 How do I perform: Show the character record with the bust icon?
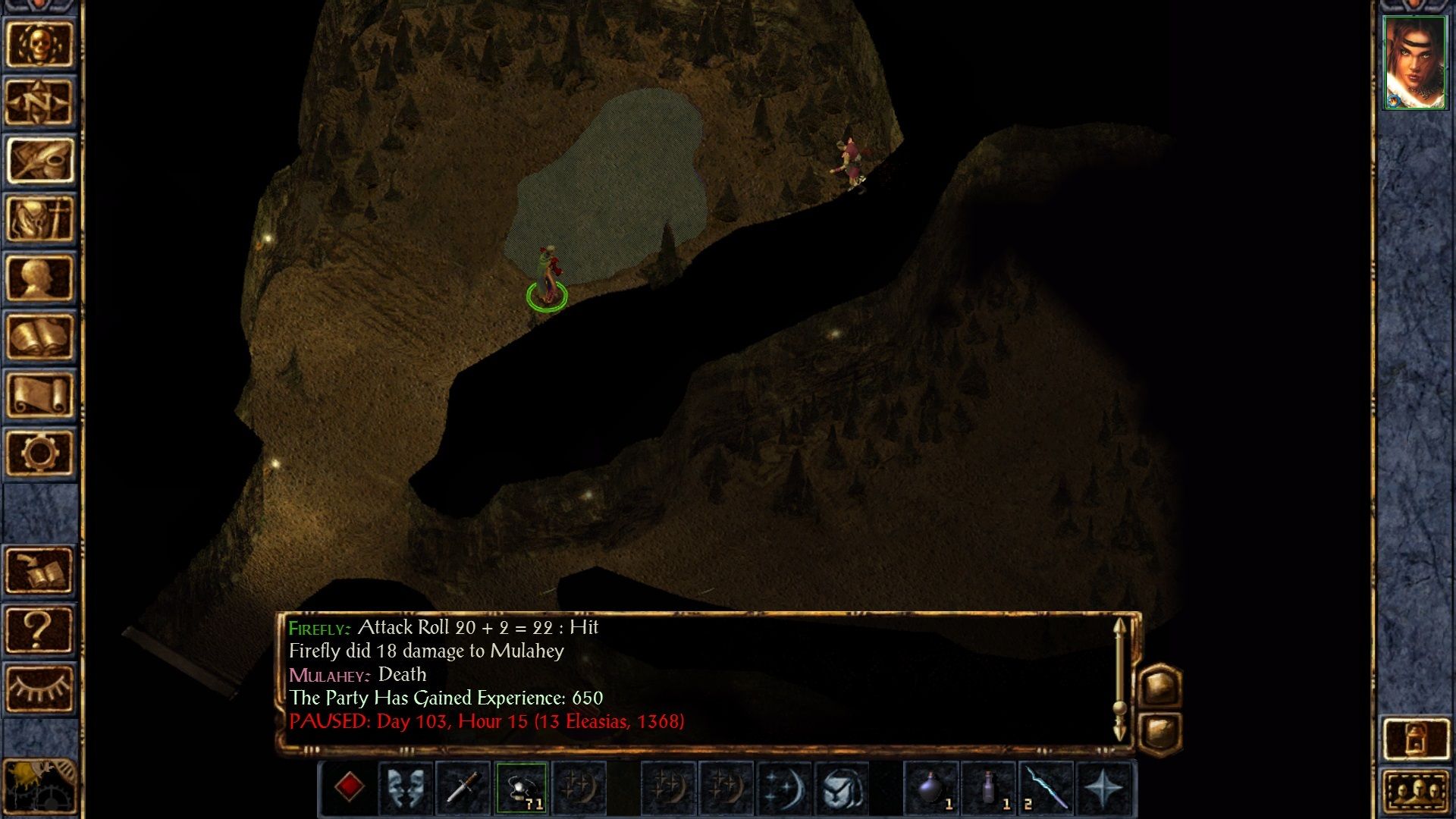(39, 278)
